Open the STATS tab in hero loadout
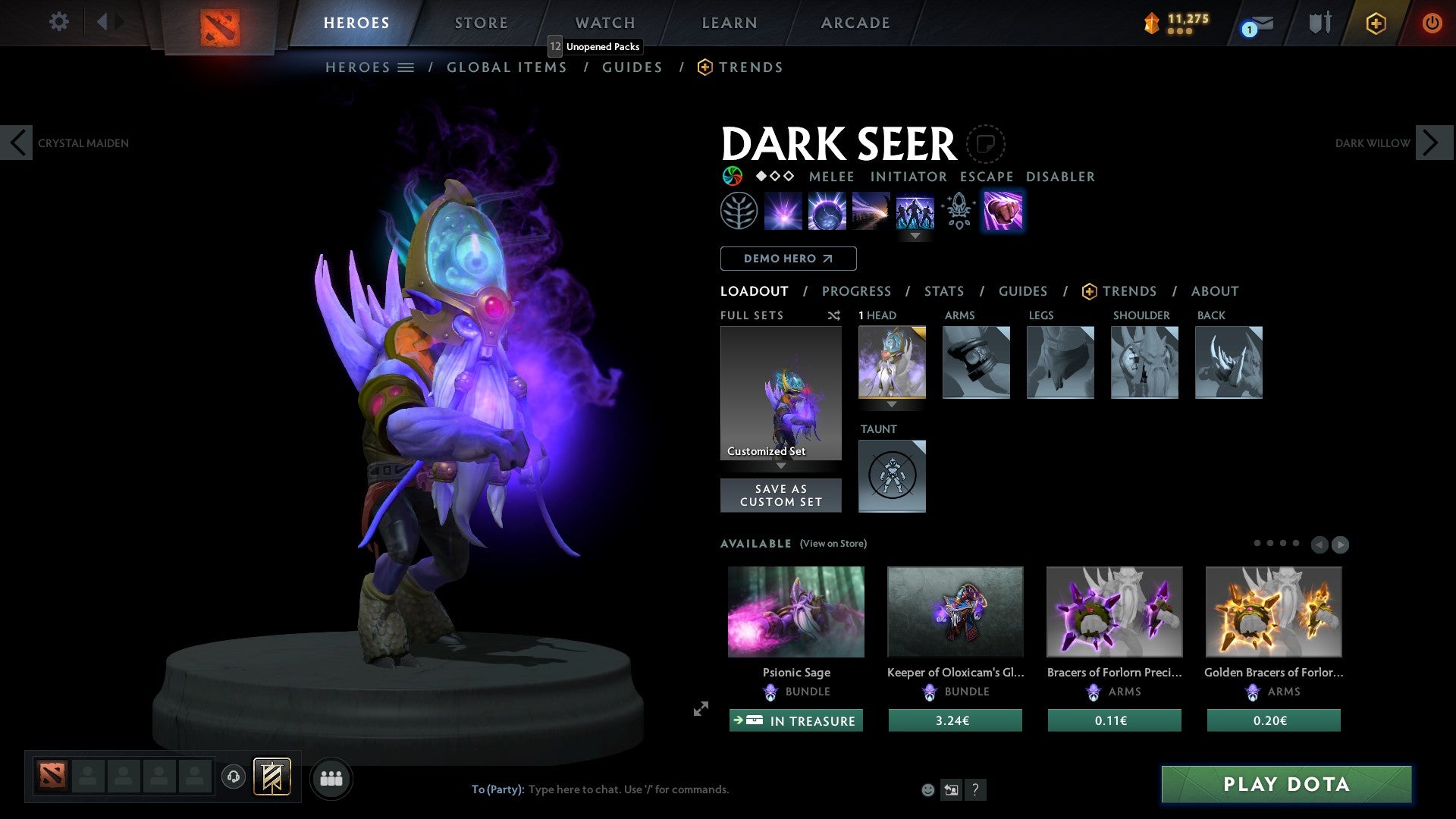 943,290
